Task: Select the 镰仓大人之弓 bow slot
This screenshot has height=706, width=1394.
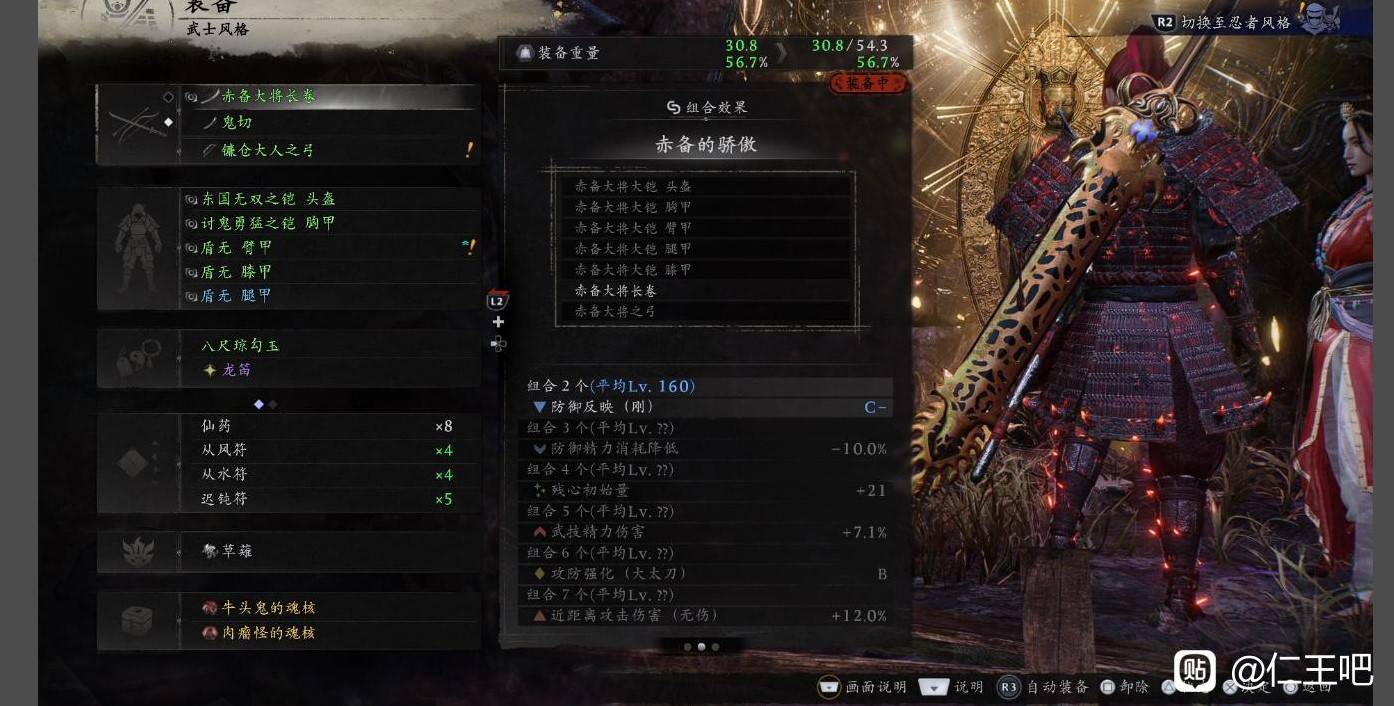Action: tap(267, 150)
